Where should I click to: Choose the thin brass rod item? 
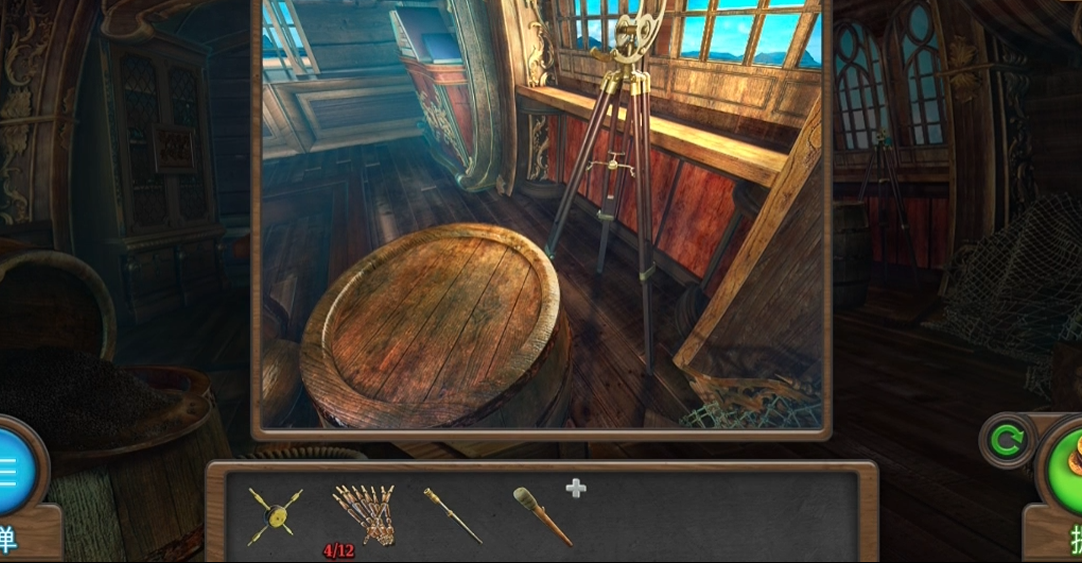pos(451,515)
